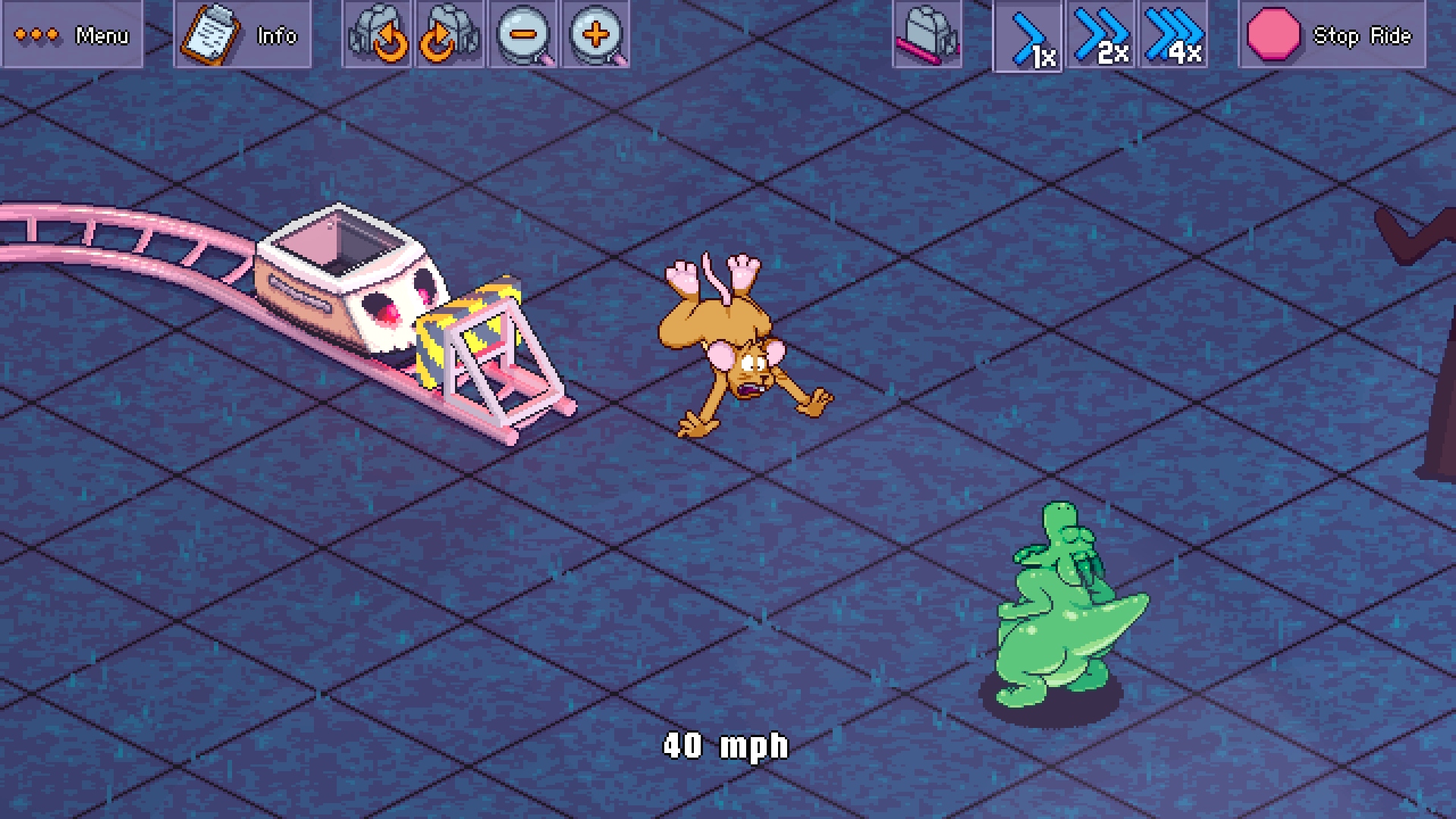
Task: Click the Stop Ride button
Action: (1332, 35)
